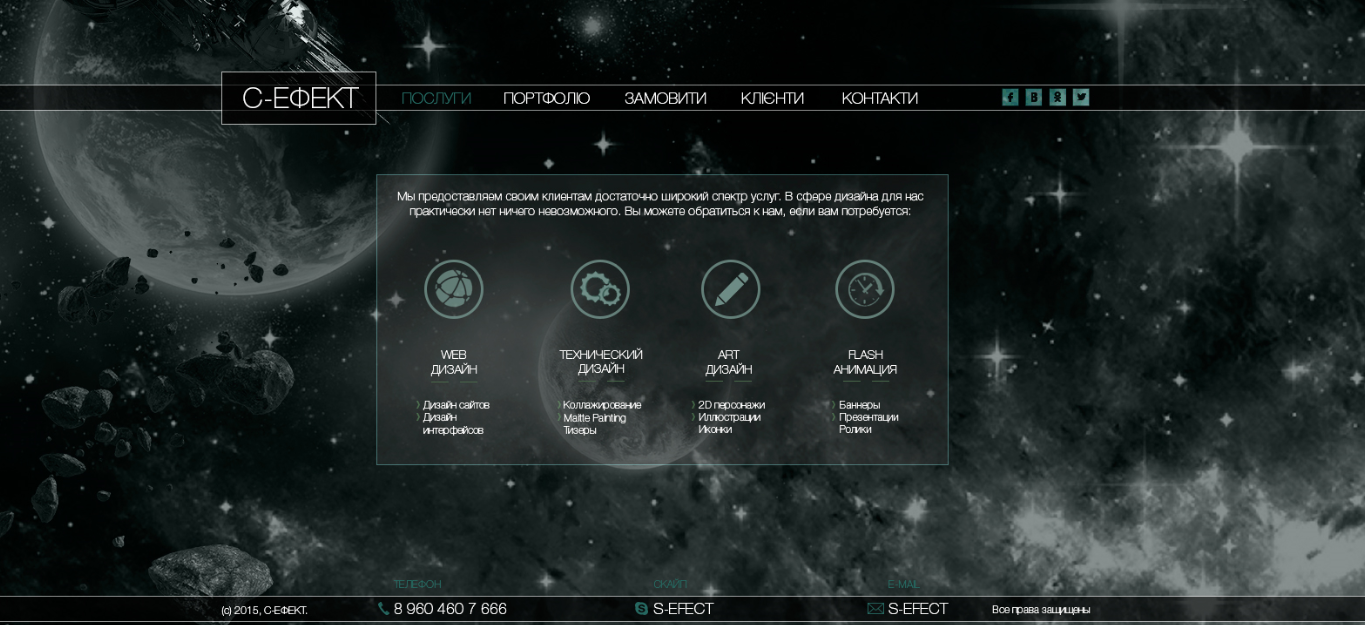Open the Facebook social icon

pyautogui.click(x=1010, y=97)
